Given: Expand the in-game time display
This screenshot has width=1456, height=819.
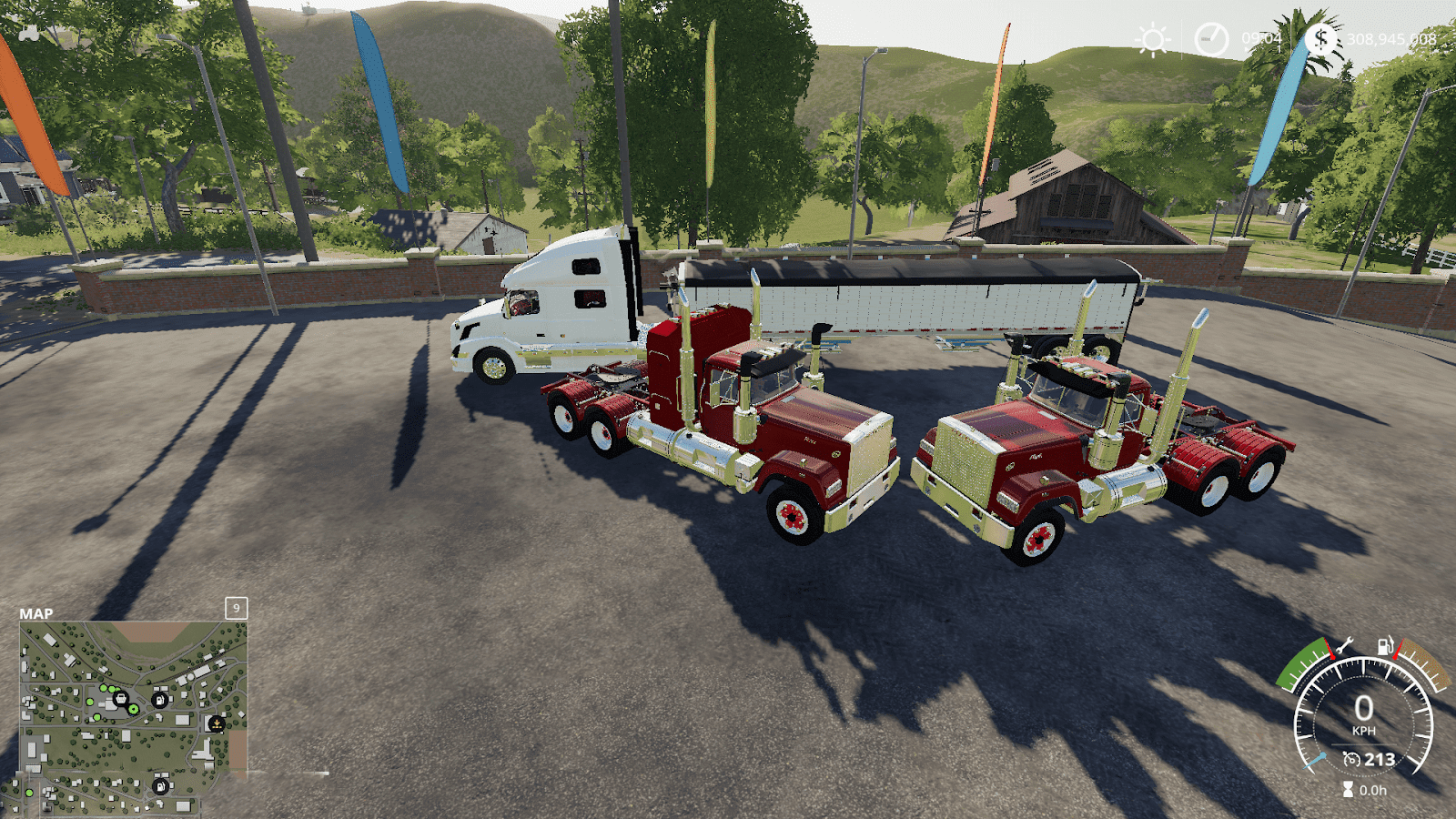Looking at the screenshot, I should pos(1262,37).
